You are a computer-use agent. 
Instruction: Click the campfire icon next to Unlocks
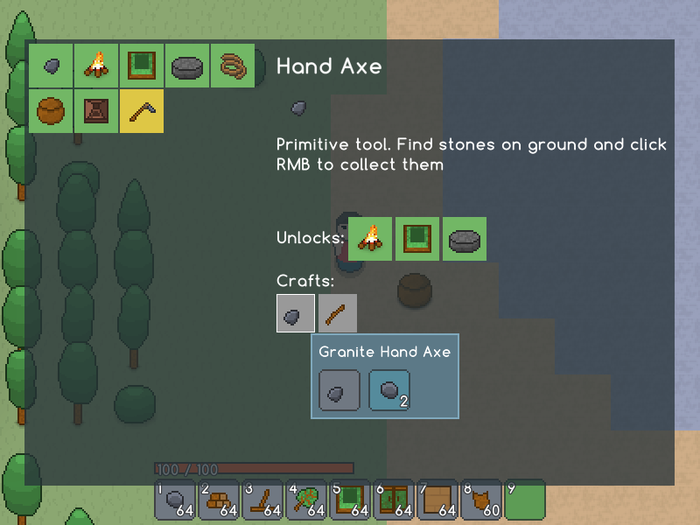point(371,239)
